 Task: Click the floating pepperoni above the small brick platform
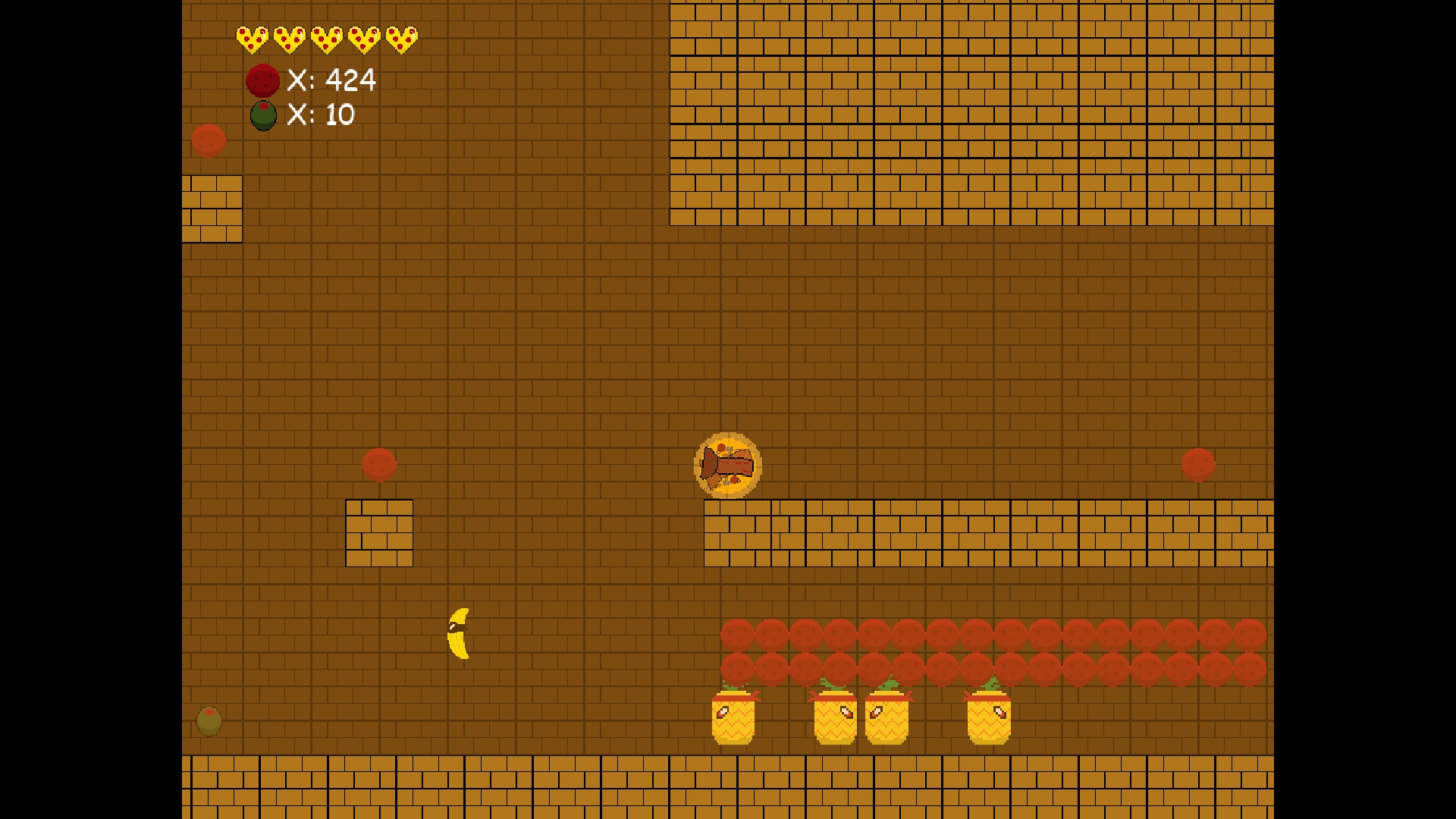click(380, 465)
